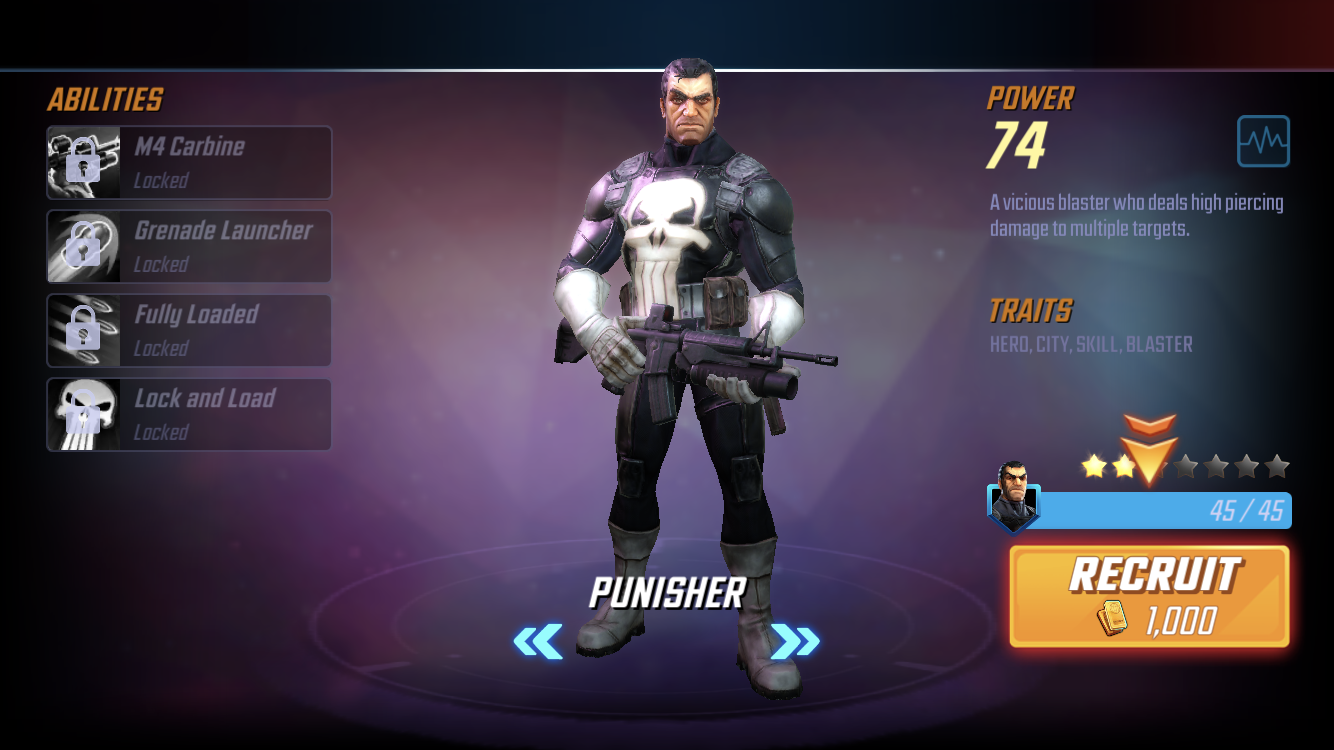Screen dimensions: 1334x750
Task: Recruit Punisher for 1,000
Action: click(x=1149, y=596)
